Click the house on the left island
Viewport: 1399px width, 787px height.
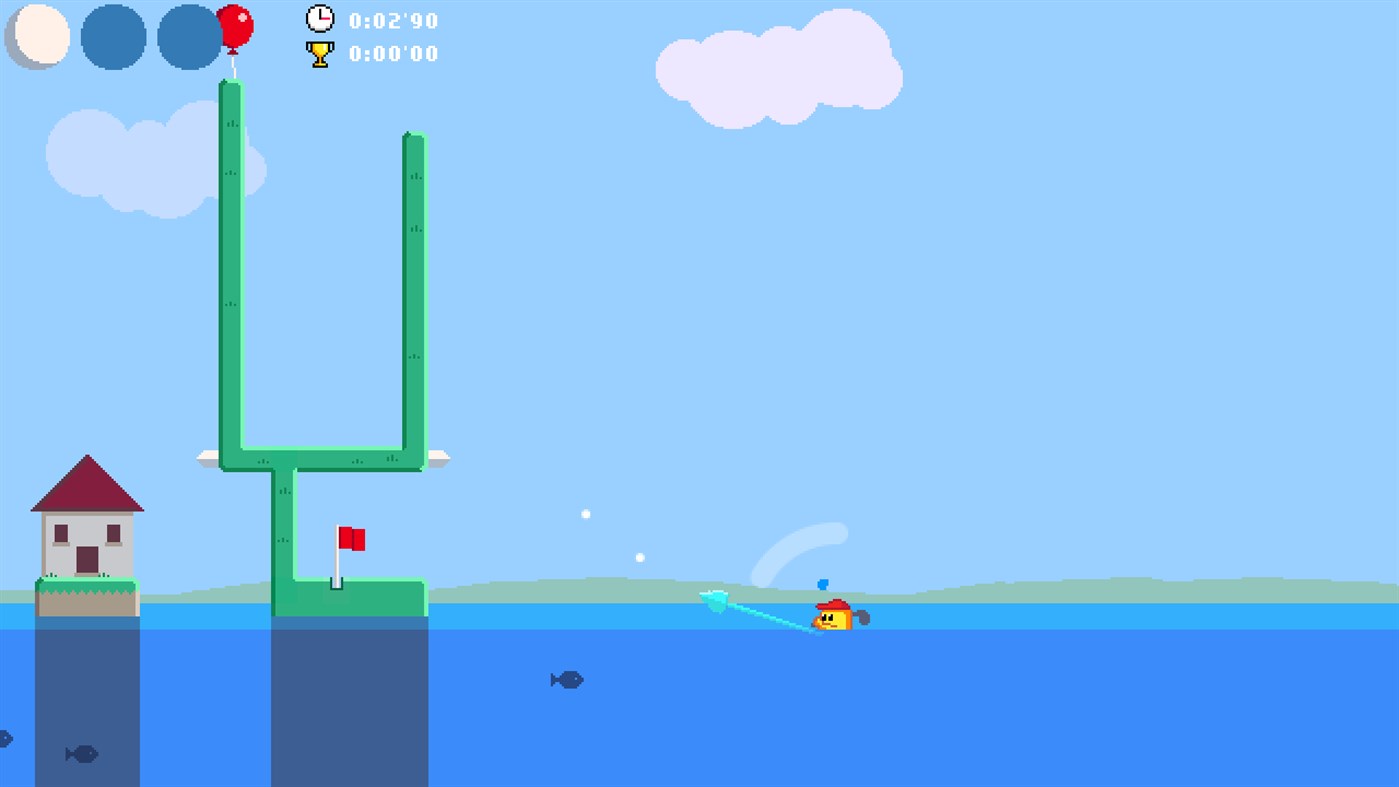click(88, 528)
